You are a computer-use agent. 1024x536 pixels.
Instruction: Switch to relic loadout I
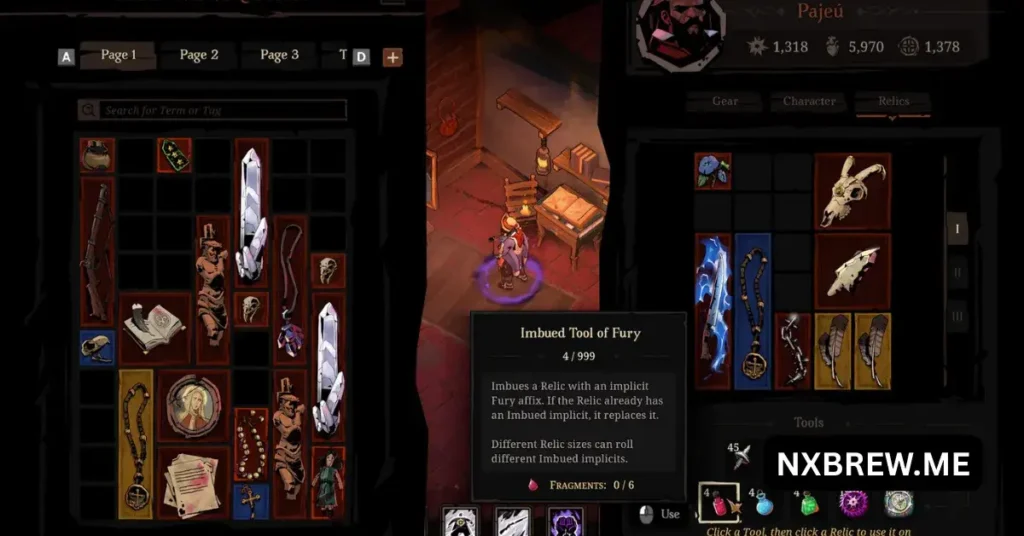pos(956,229)
